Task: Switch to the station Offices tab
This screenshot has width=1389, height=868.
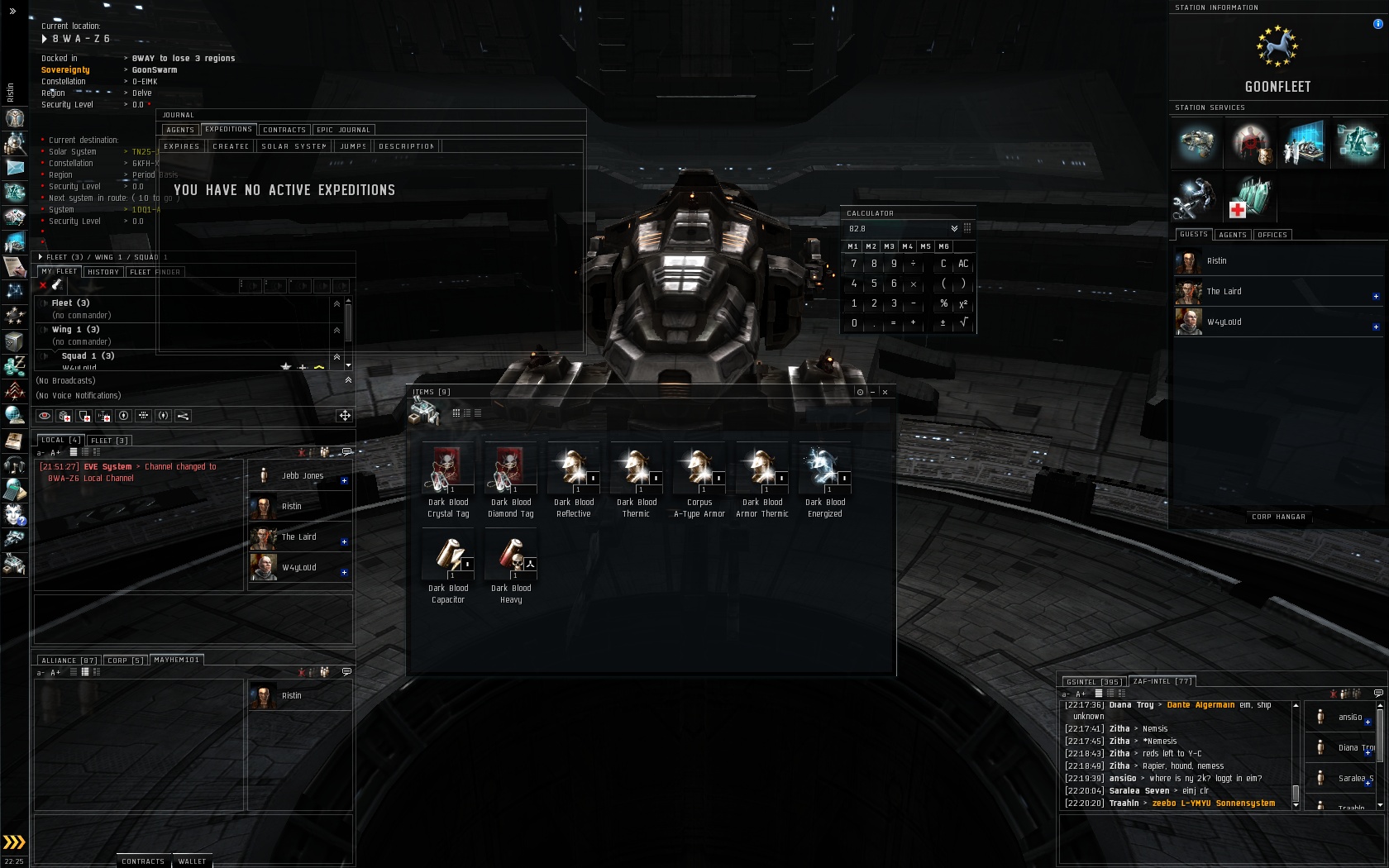Action: click(1272, 235)
